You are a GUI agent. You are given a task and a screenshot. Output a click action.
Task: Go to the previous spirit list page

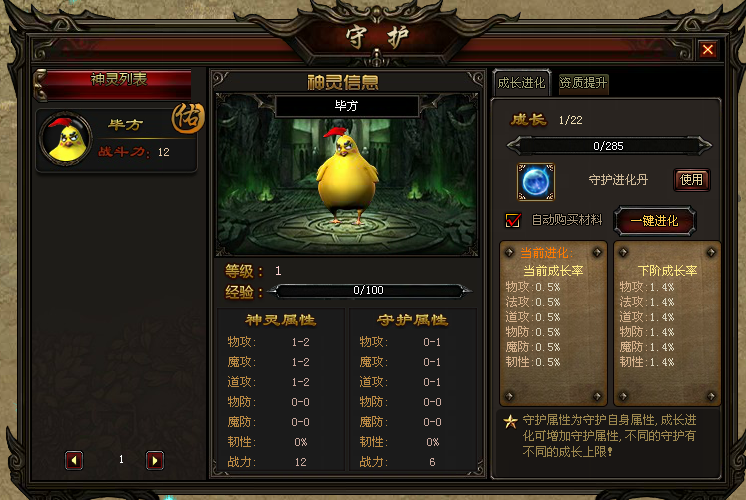[74, 460]
